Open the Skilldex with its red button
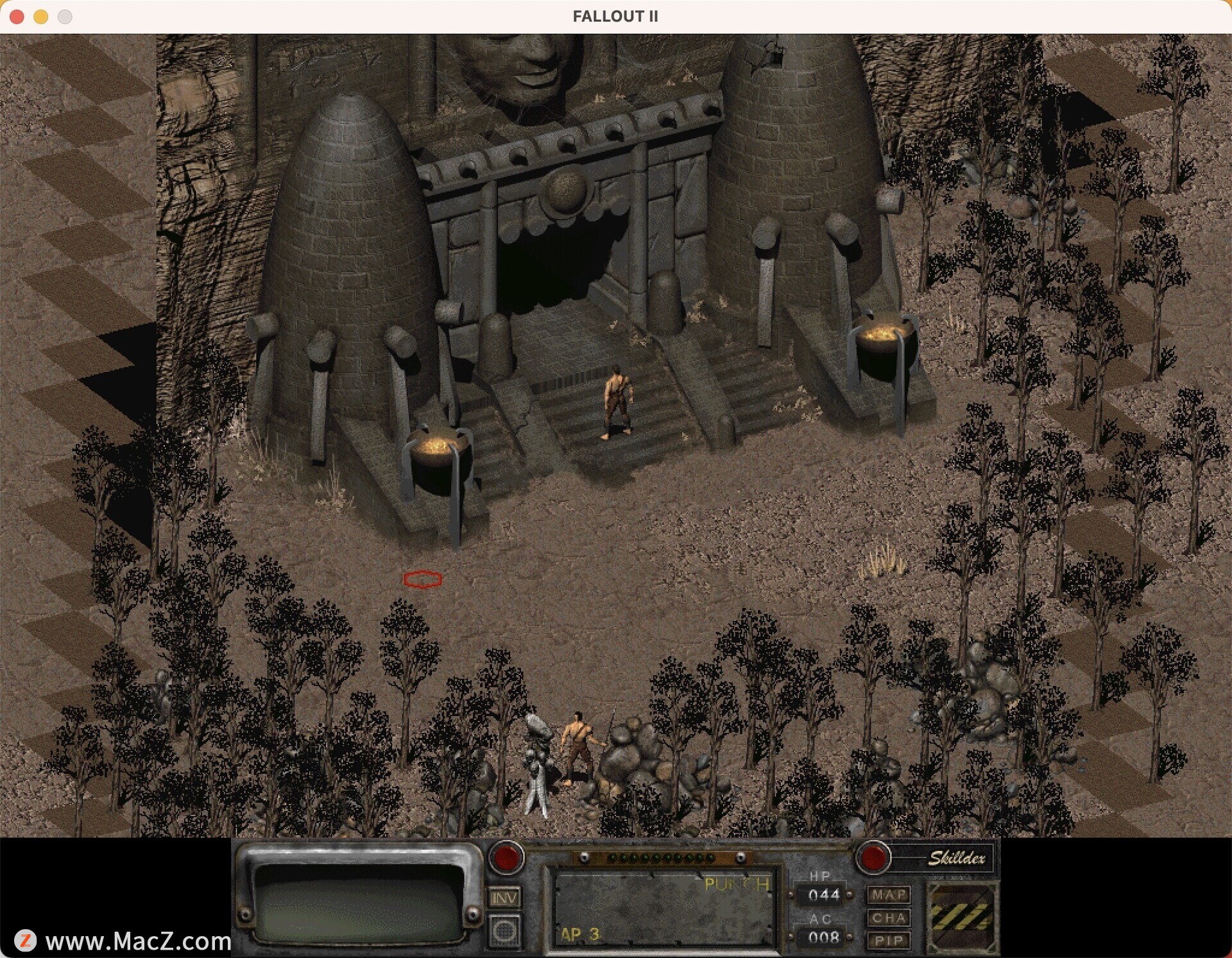The width and height of the screenshot is (1232, 958). (x=873, y=858)
